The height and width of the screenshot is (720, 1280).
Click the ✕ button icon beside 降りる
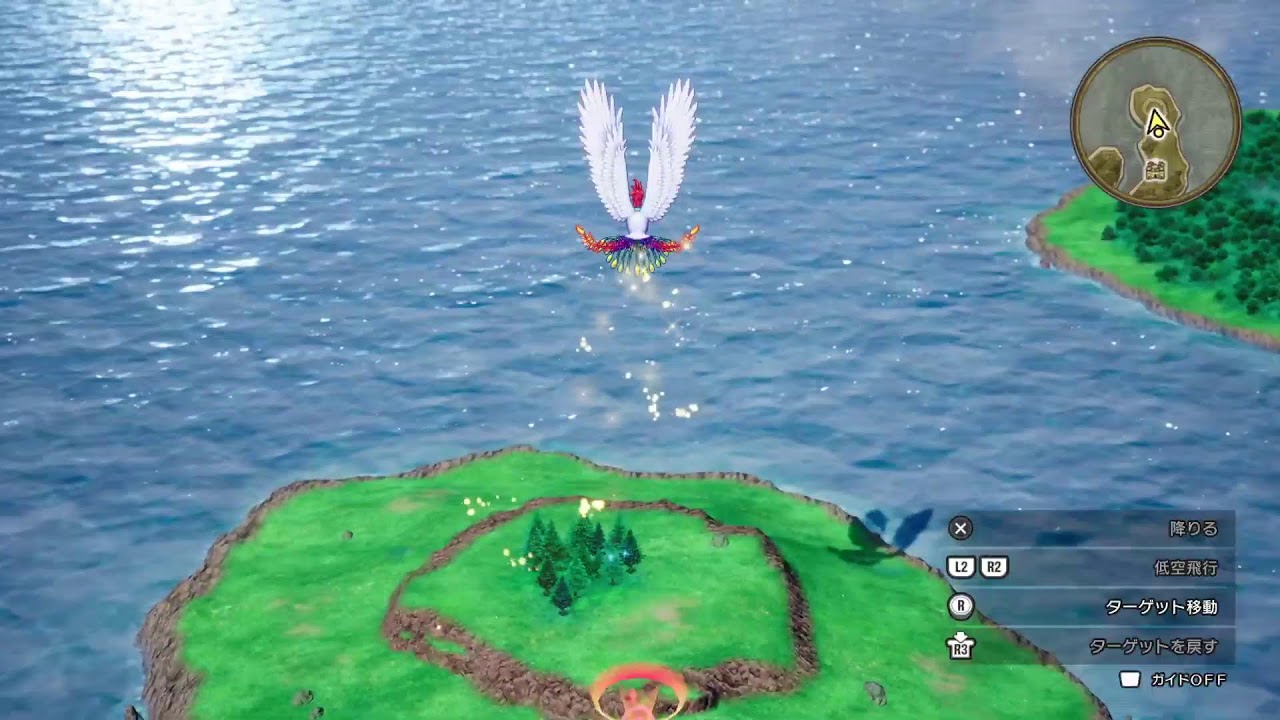point(959,529)
